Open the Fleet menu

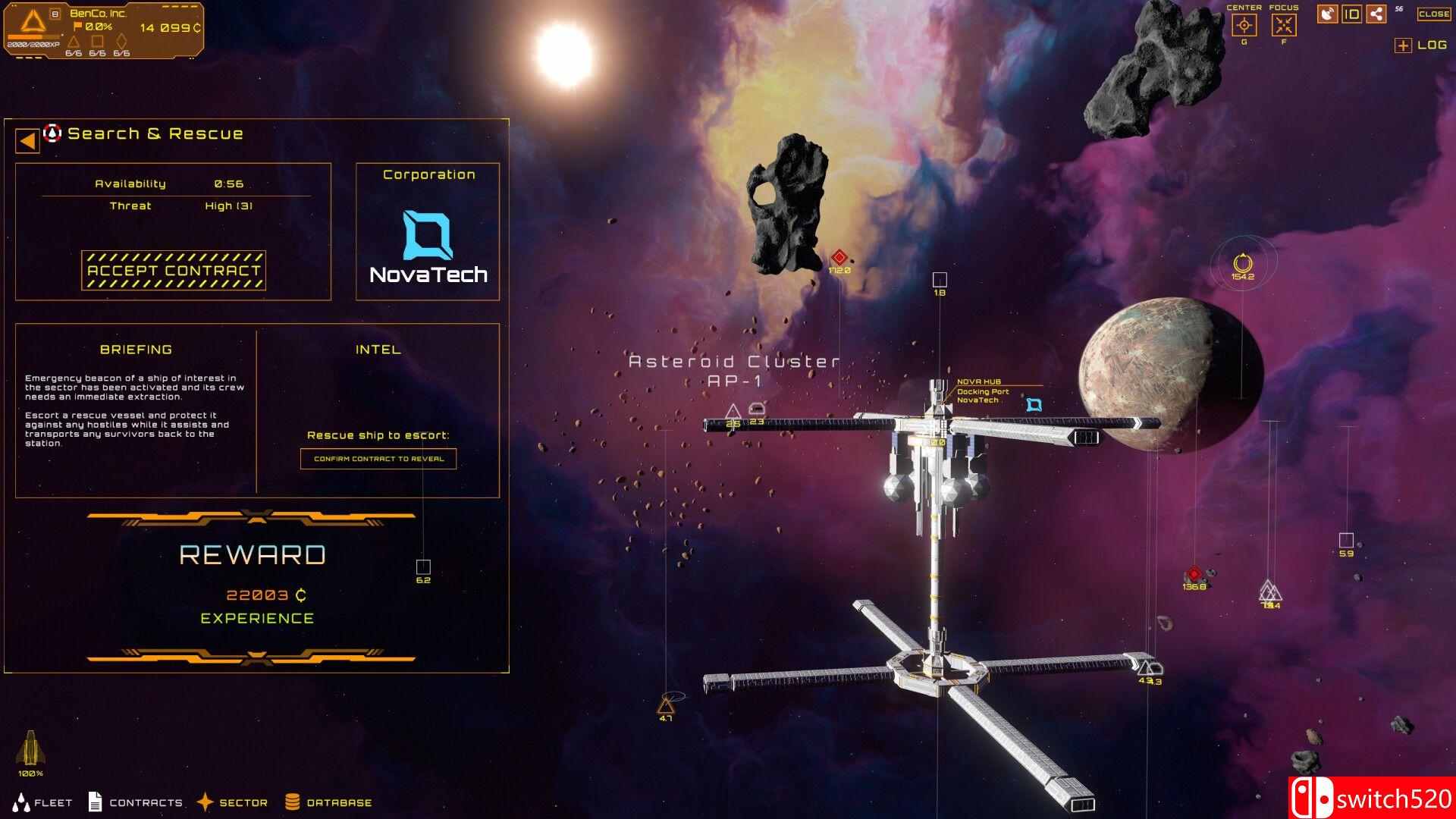[44, 802]
